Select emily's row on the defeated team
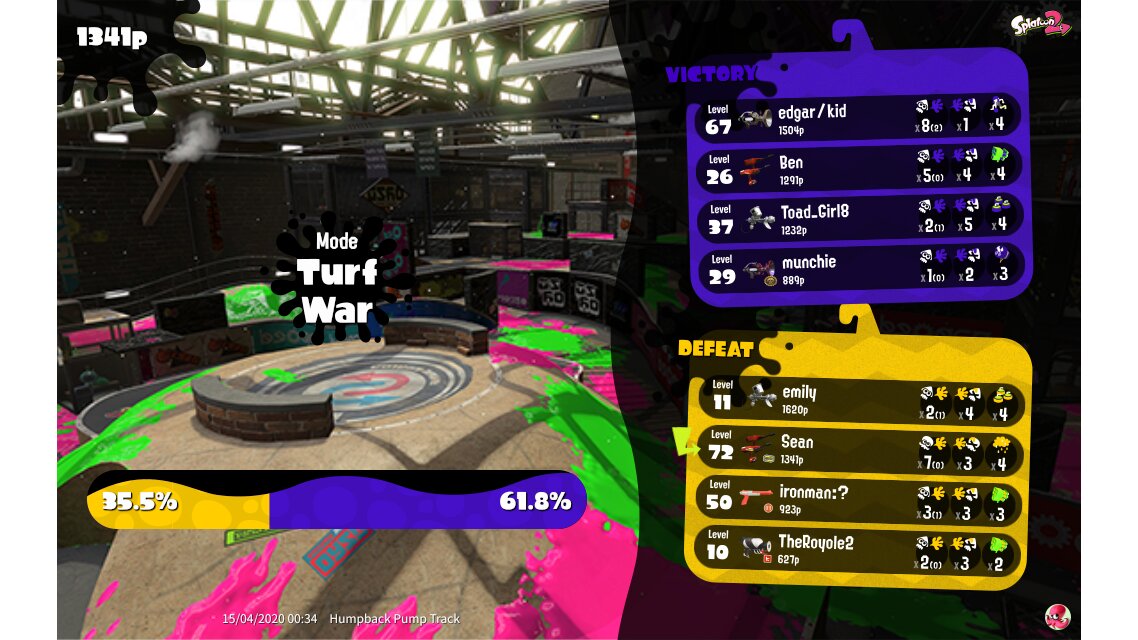Image resolution: width=1138 pixels, height=640 pixels. [858, 399]
